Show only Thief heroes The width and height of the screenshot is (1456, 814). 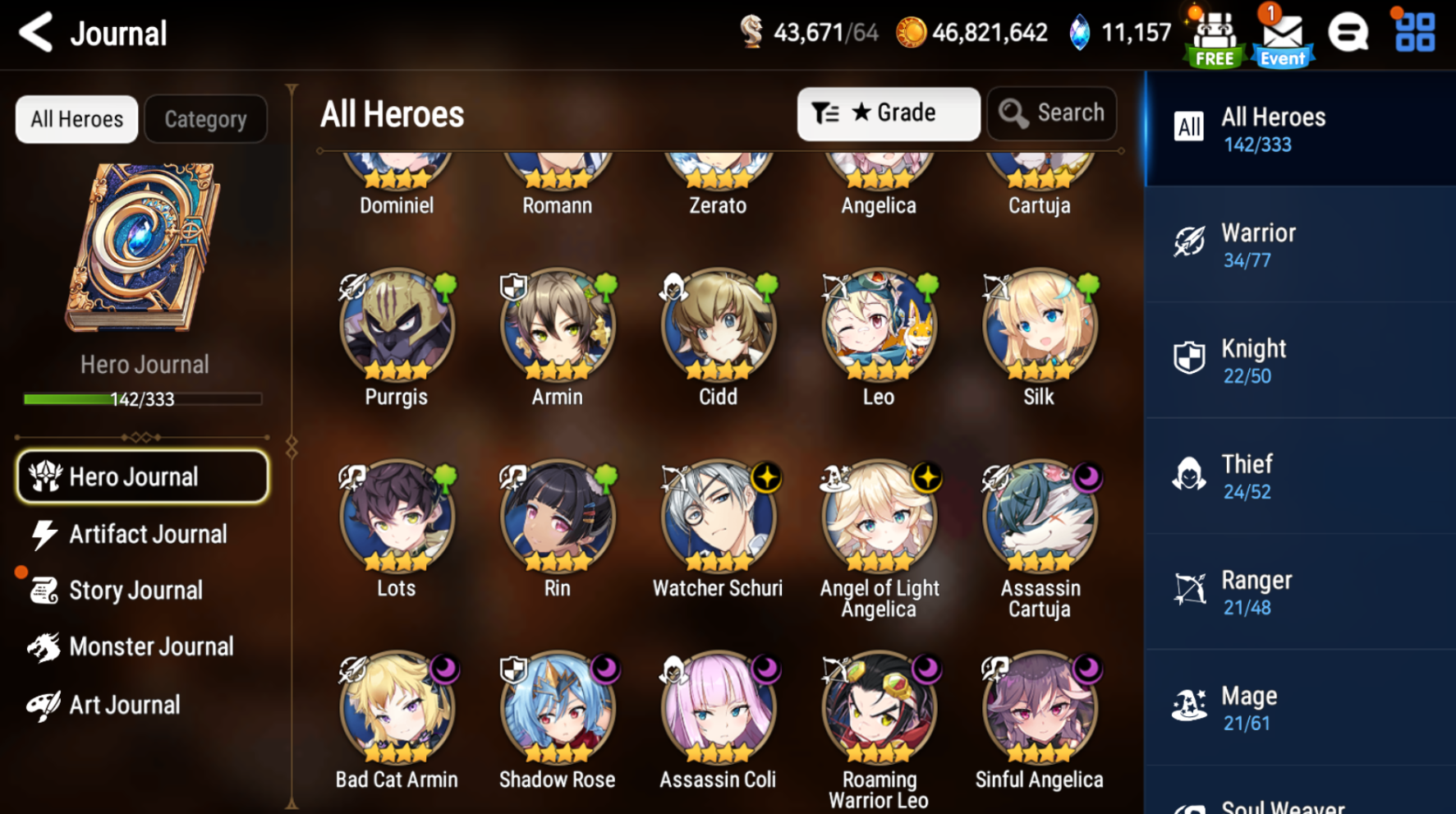coord(1299,476)
